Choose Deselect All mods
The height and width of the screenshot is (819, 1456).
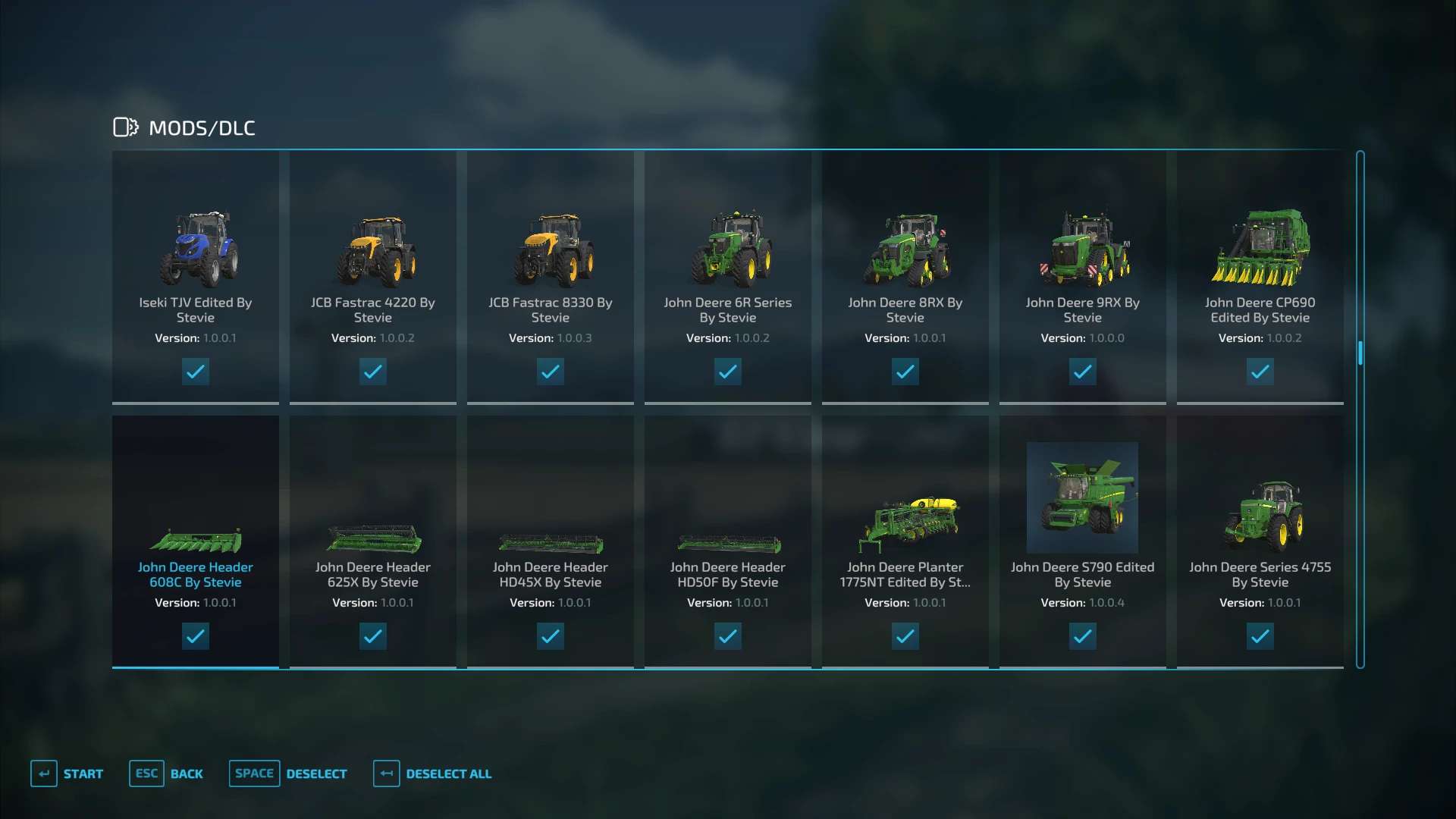[433, 773]
